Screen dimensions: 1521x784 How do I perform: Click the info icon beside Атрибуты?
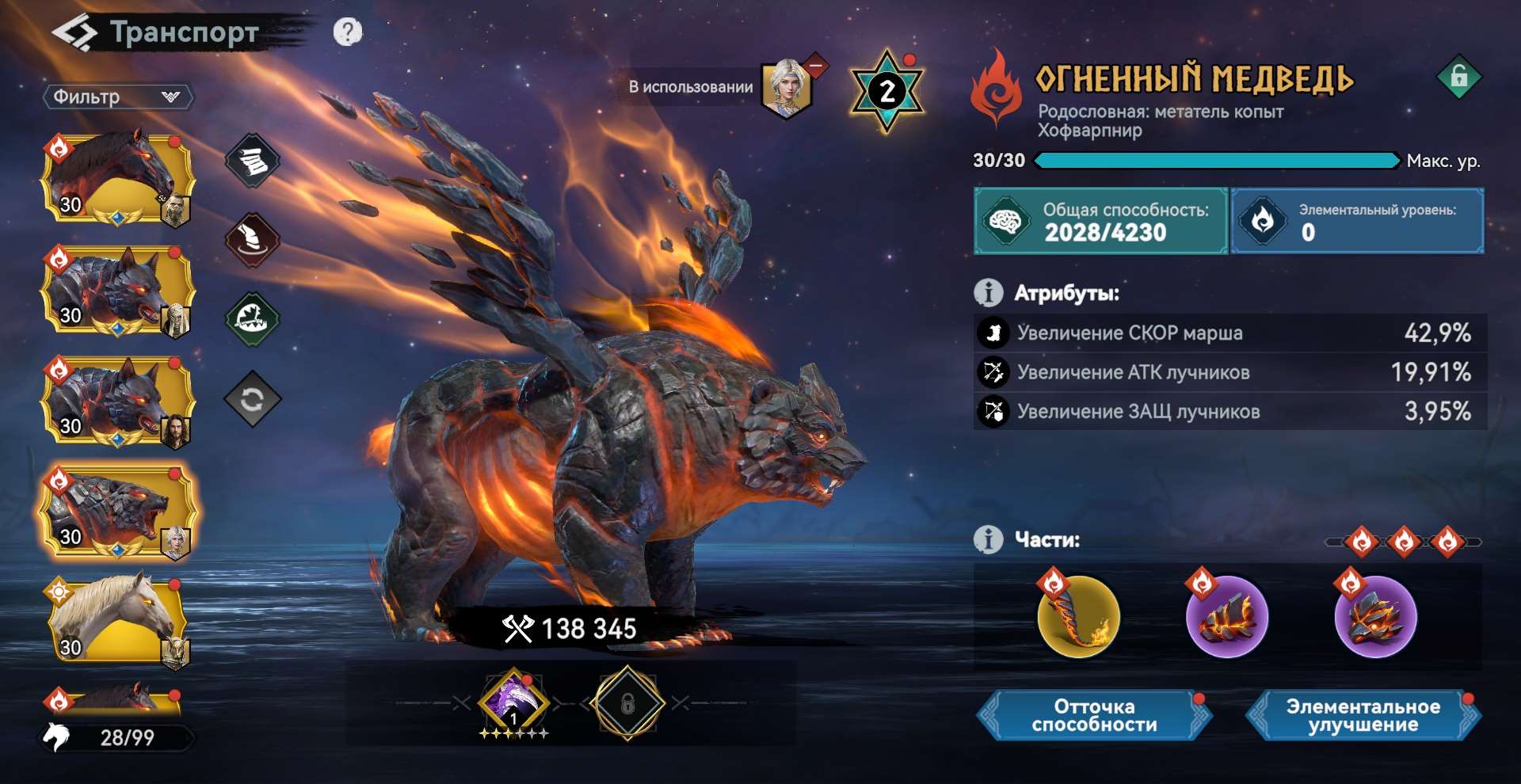pyautogui.click(x=987, y=291)
